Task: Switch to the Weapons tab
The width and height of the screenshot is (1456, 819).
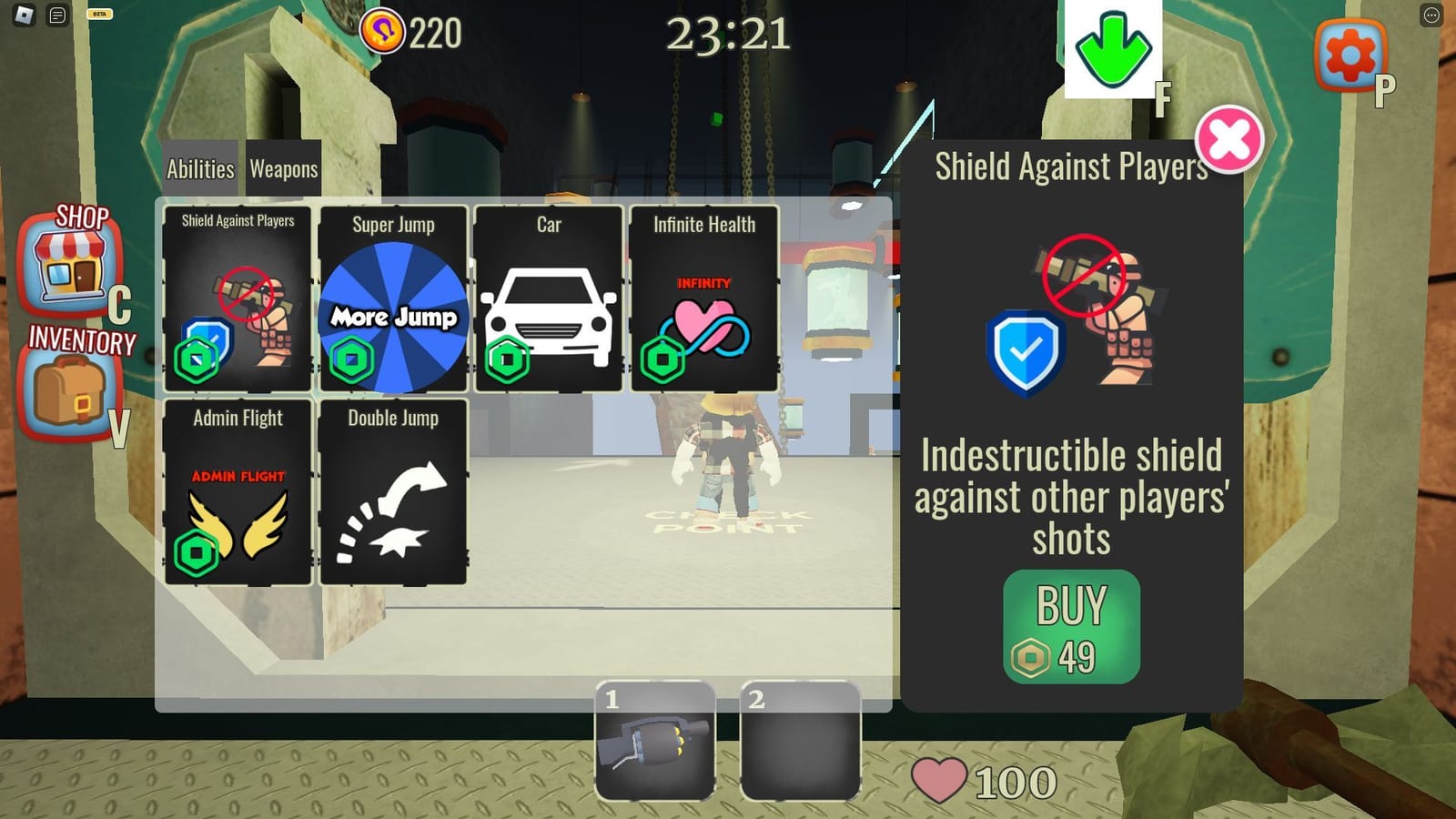Action: click(x=283, y=168)
